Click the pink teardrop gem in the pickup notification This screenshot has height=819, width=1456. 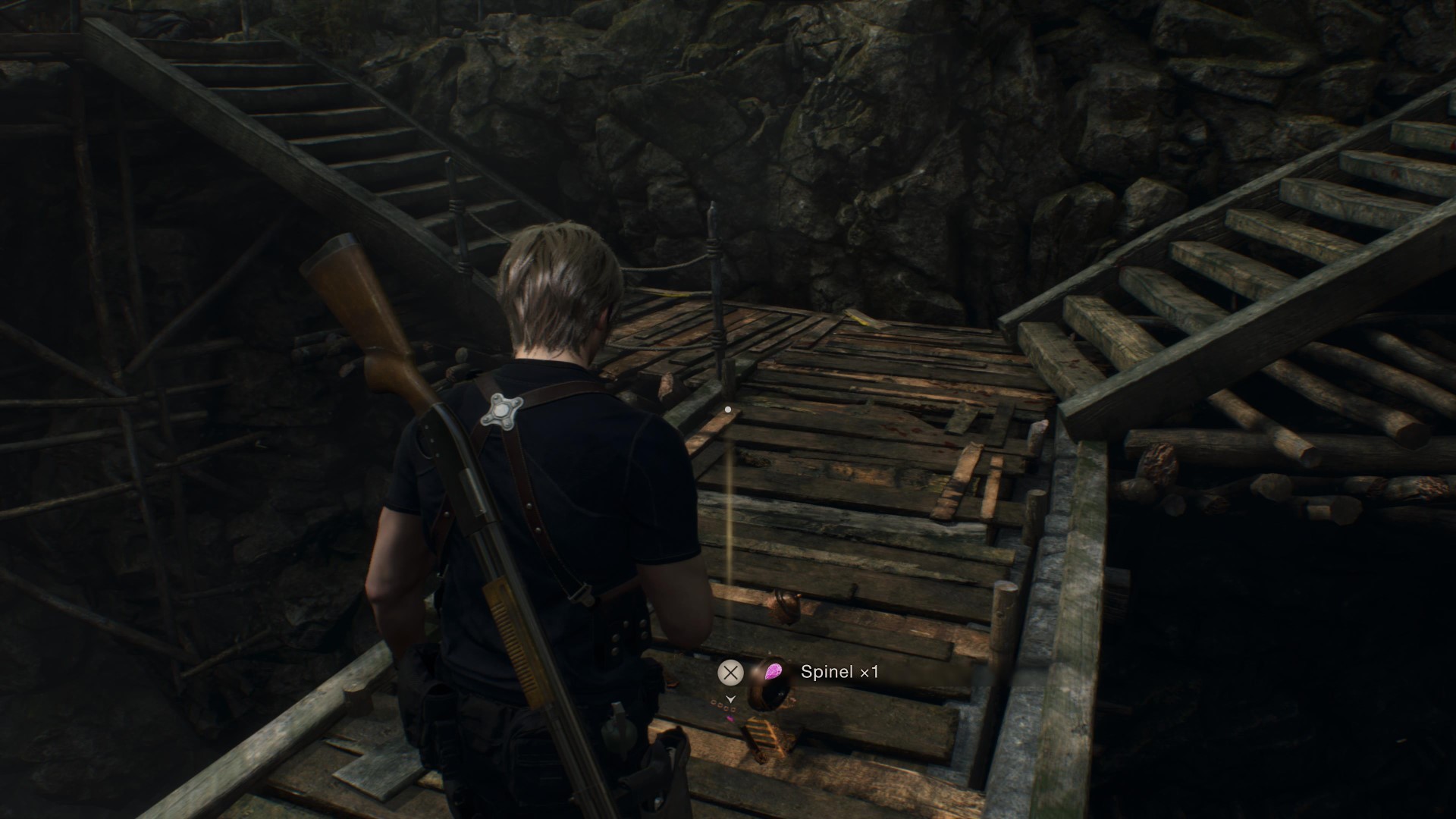(x=773, y=670)
